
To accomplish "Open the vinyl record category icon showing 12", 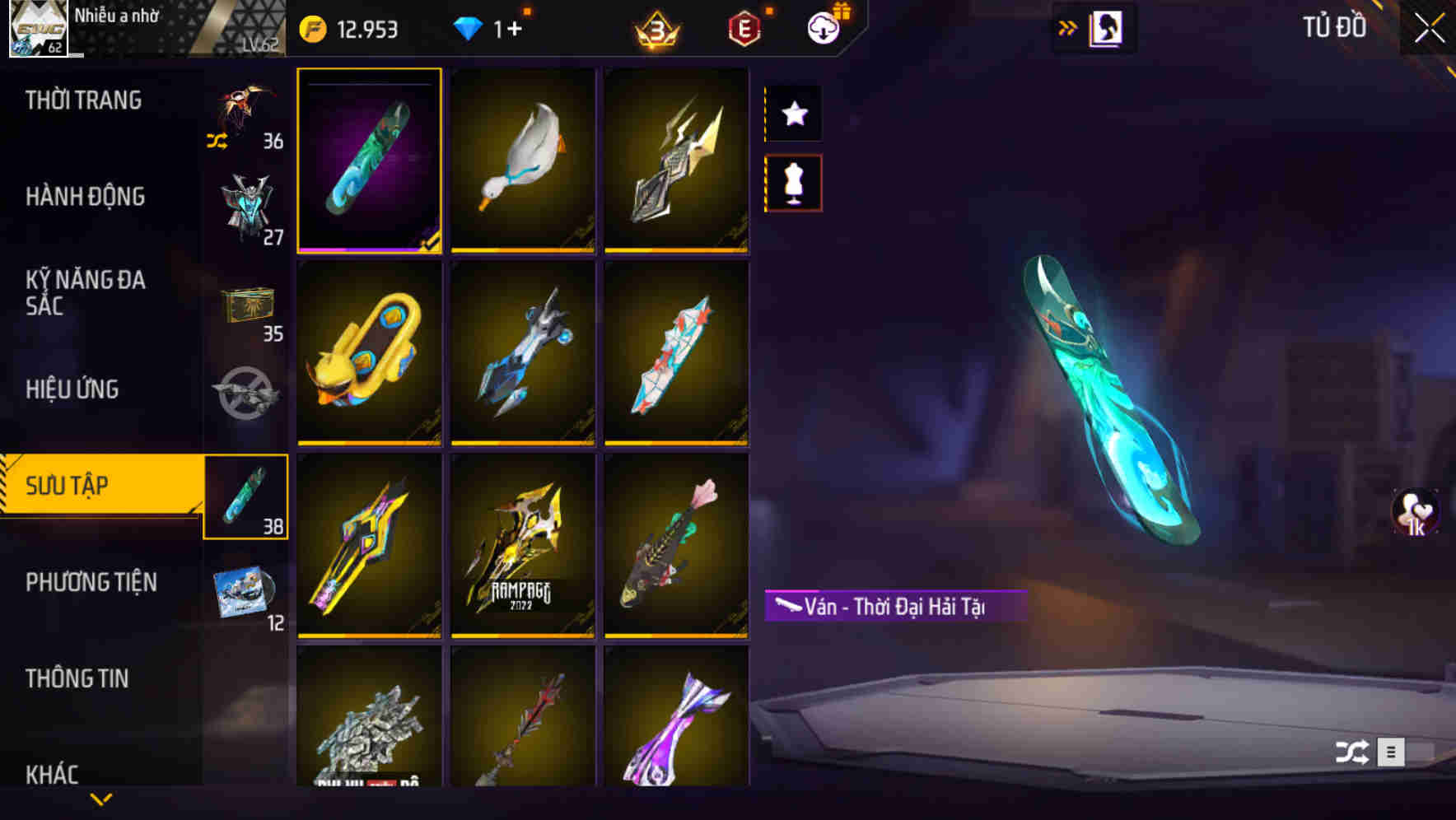I will pyautogui.click(x=245, y=594).
